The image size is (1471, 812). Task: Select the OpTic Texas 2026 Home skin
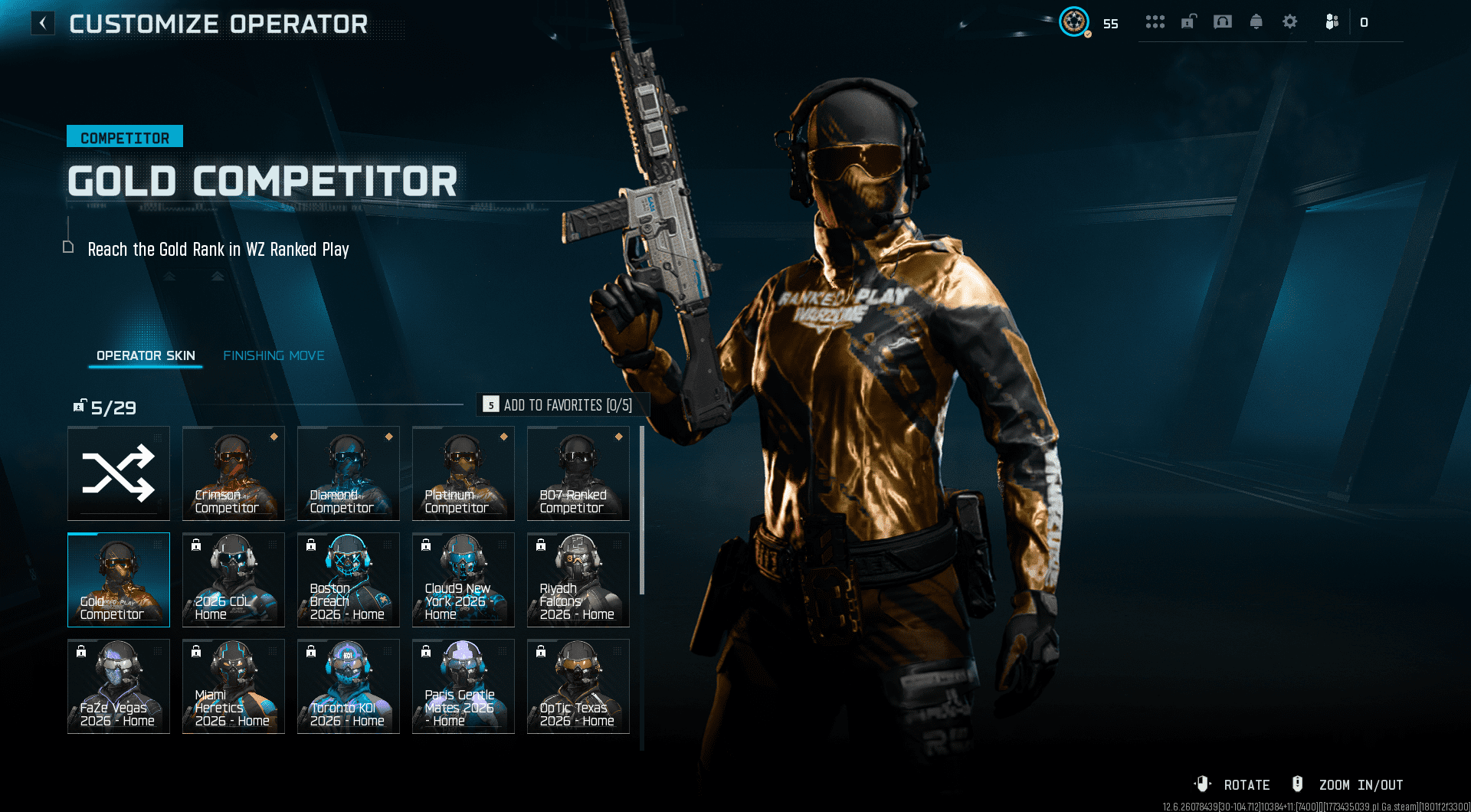click(578, 686)
